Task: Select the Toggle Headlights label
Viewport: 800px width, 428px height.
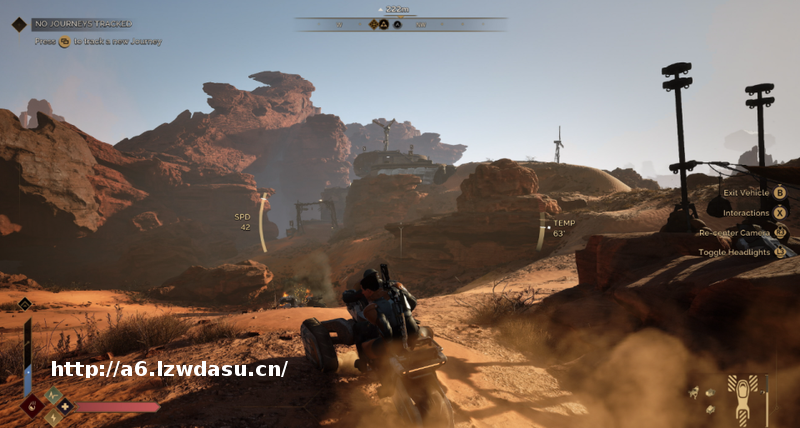Action: (734, 252)
